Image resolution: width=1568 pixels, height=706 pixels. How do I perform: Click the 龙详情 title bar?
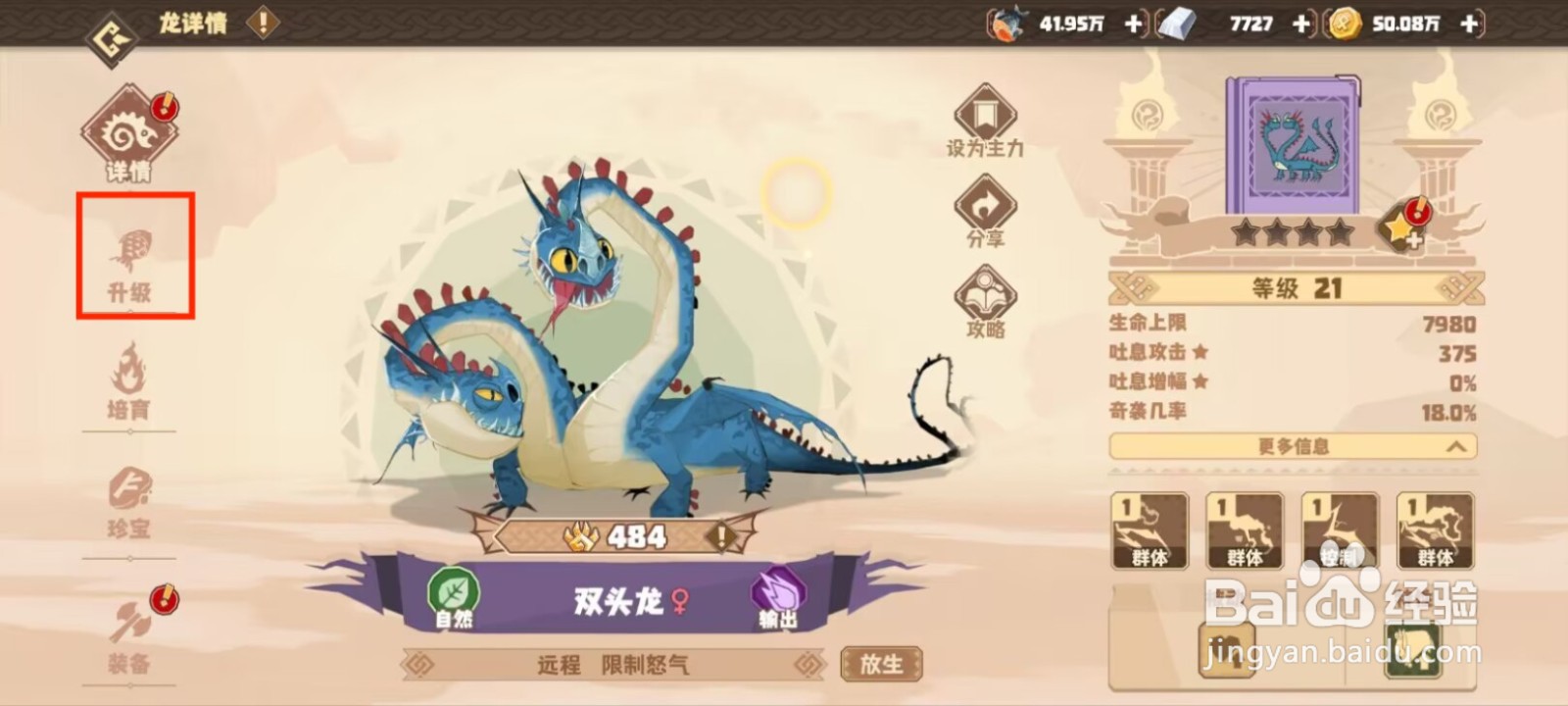click(x=192, y=25)
